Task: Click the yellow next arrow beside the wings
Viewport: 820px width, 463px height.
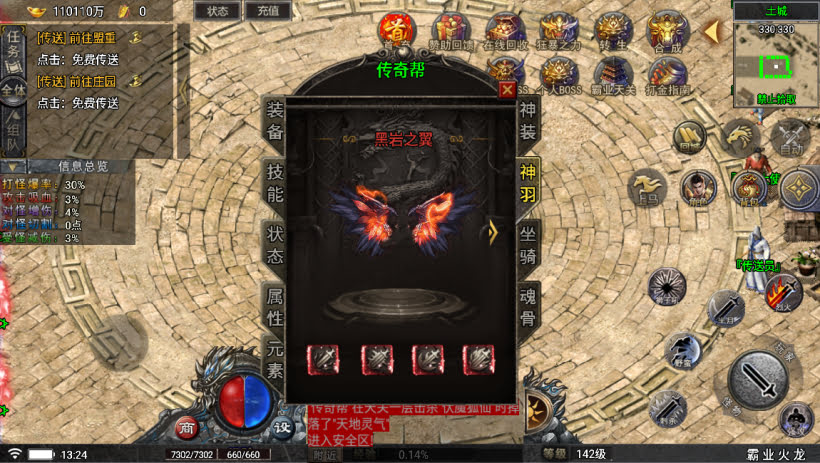Action: 492,232
